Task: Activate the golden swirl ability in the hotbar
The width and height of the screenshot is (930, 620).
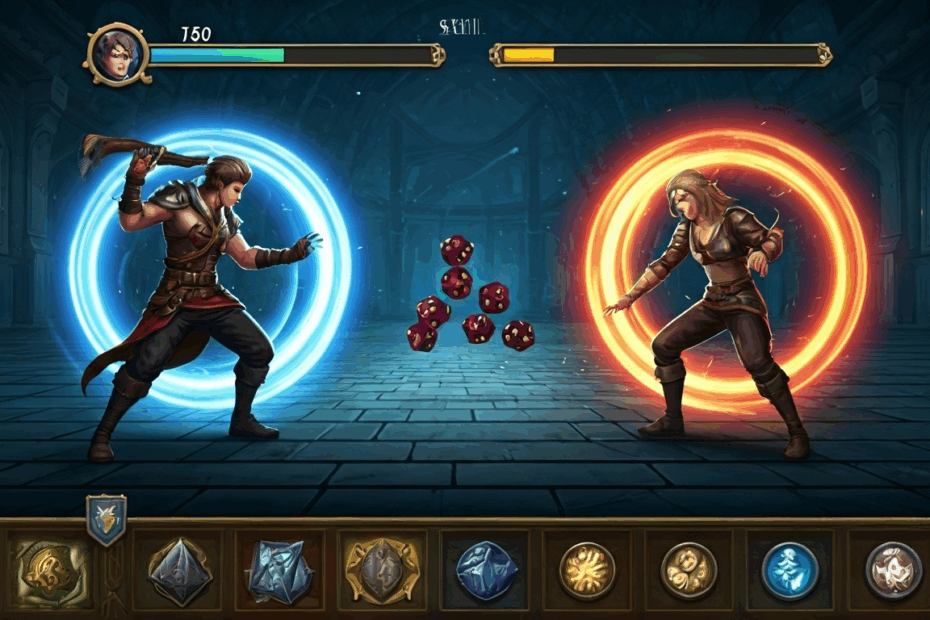Action: coord(48,571)
